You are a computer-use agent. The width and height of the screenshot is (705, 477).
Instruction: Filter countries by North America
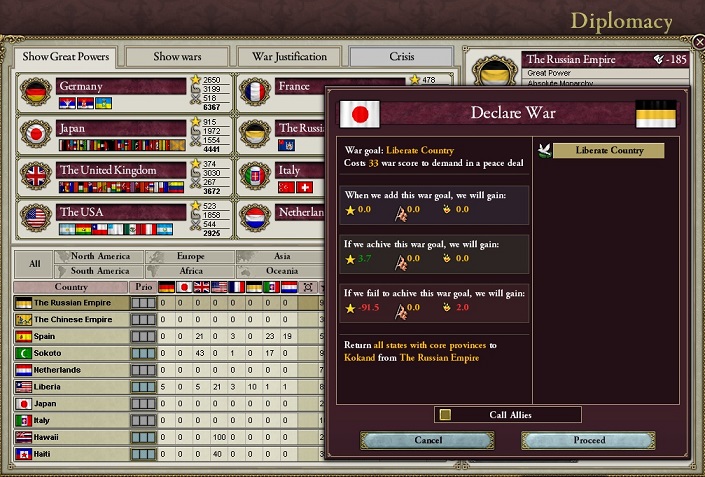(x=99, y=257)
